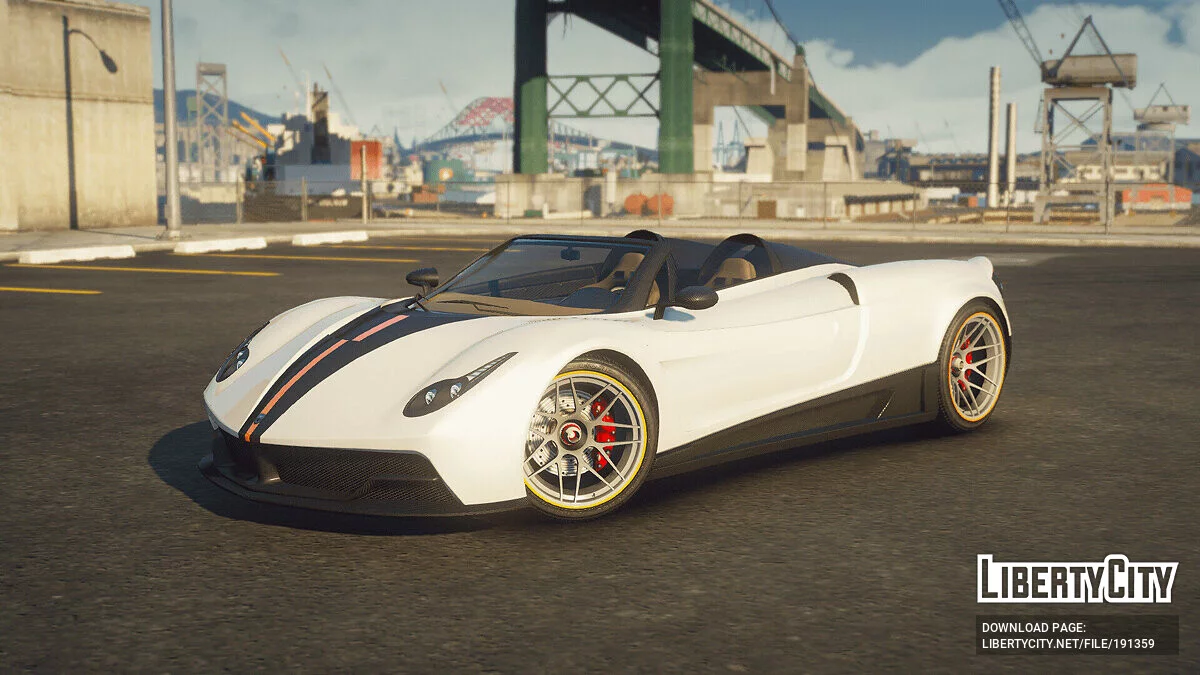This screenshot has height=675, width=1200.
Task: Click the LibertyCity logo watermark
Action: point(1077,579)
